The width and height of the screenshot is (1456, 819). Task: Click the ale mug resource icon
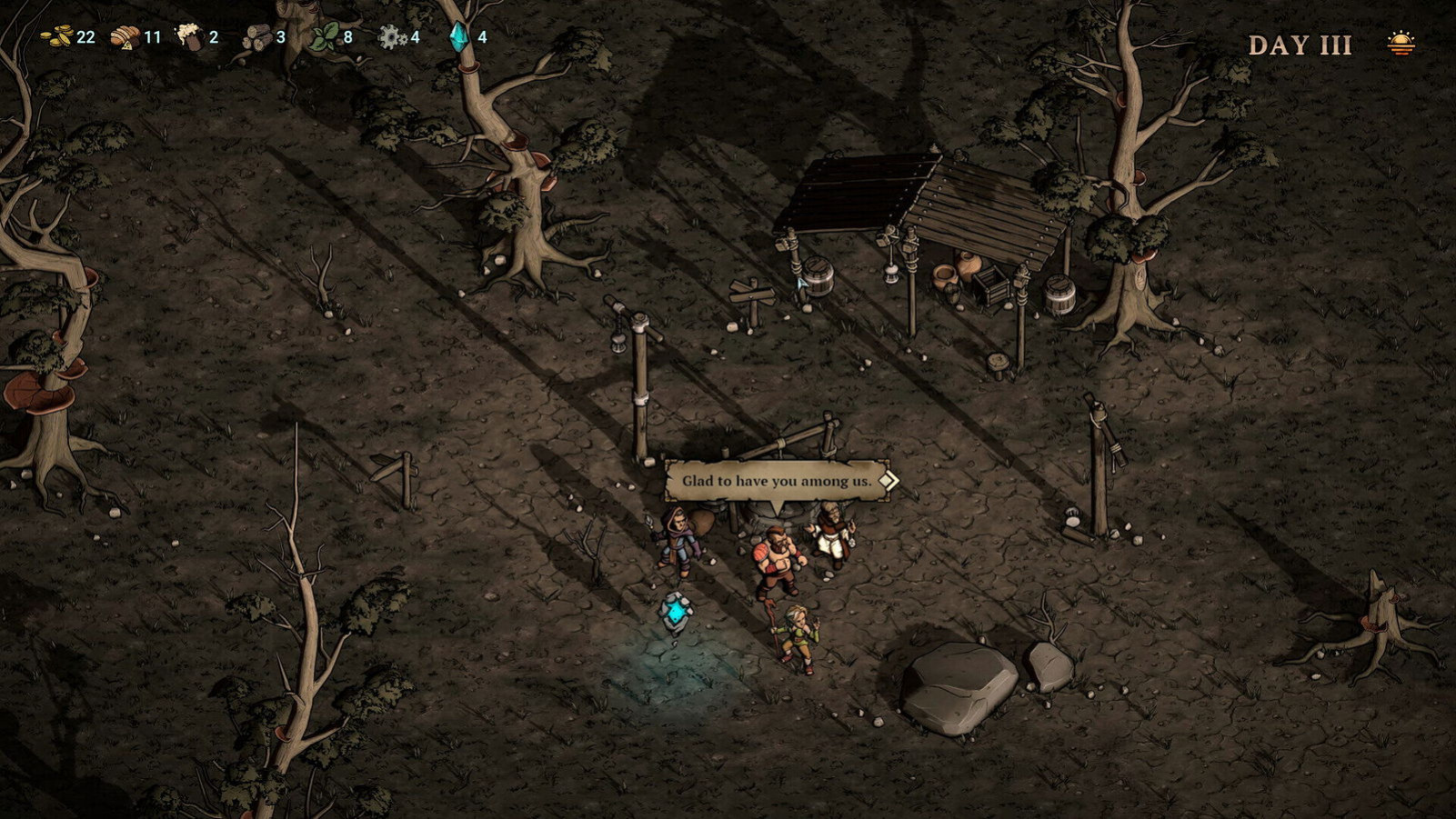(x=188, y=35)
